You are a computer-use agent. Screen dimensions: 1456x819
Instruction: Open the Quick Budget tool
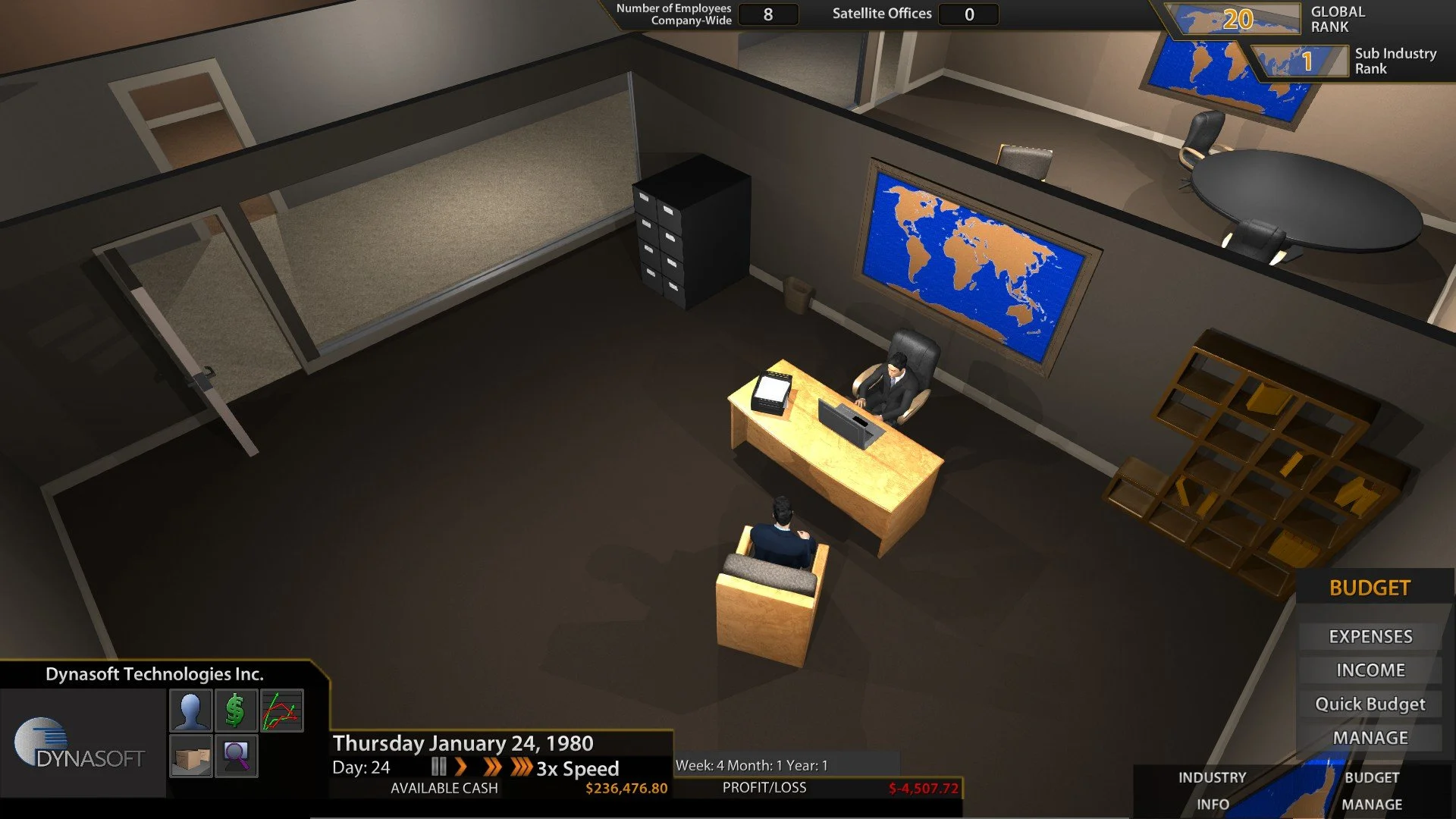[1370, 703]
